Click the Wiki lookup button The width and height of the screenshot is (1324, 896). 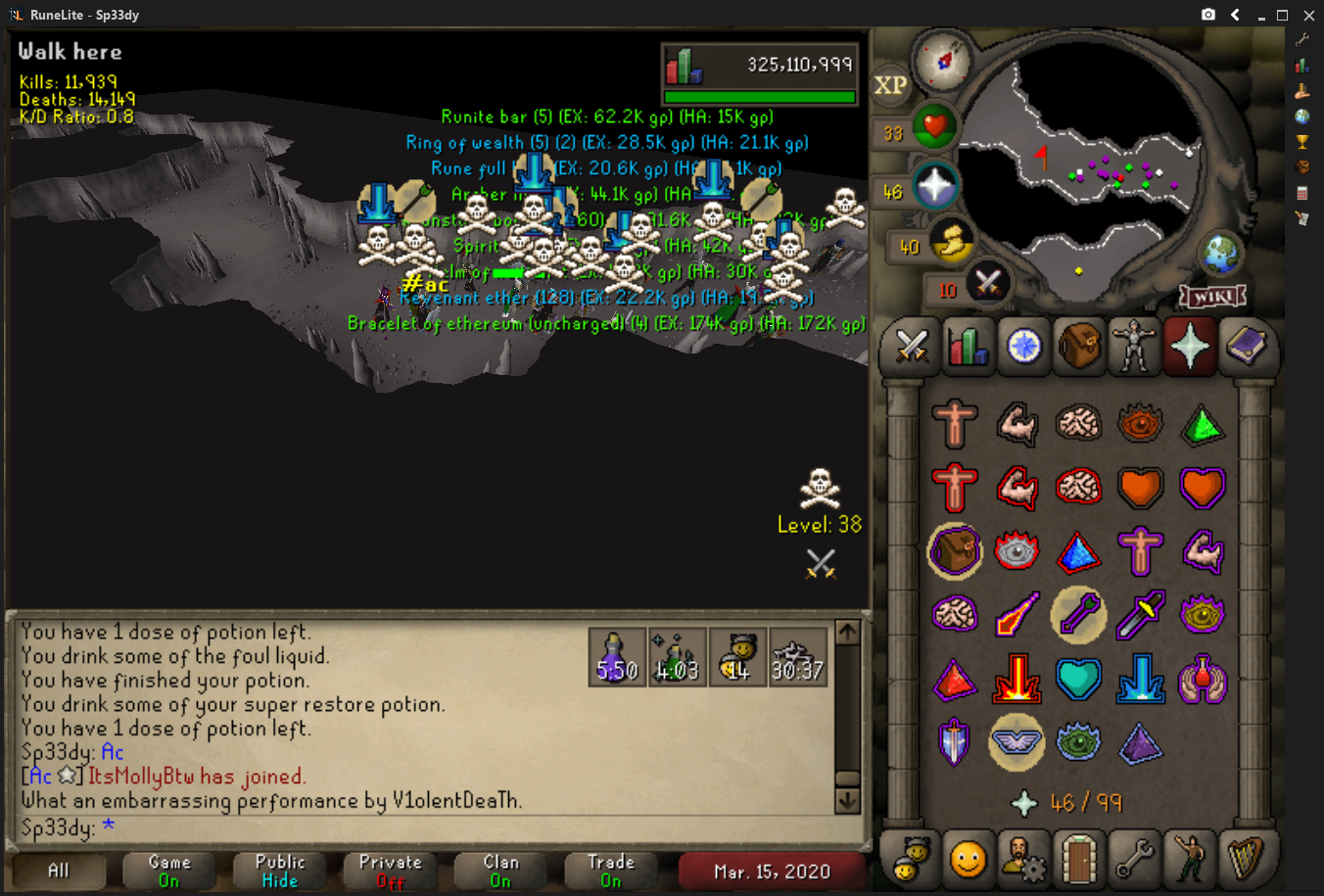[1212, 296]
